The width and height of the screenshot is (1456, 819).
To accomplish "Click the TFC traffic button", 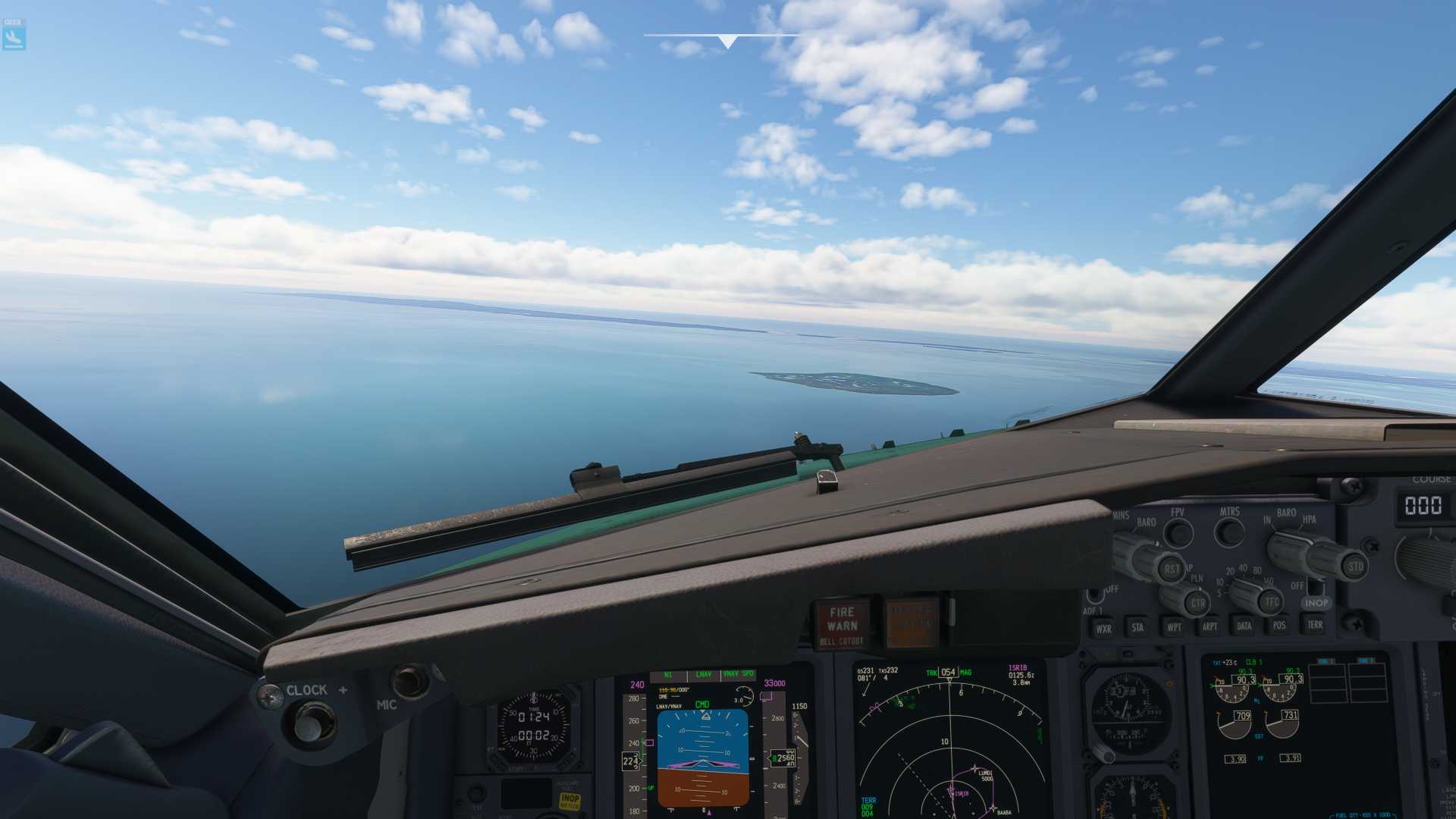I will pyautogui.click(x=1271, y=602).
